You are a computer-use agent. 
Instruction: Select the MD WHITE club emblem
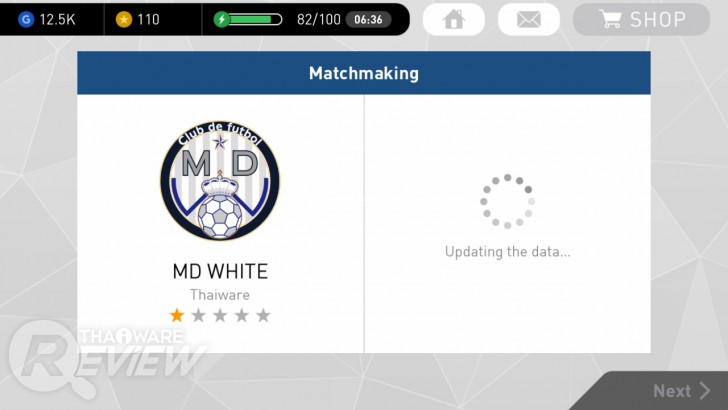tap(220, 180)
